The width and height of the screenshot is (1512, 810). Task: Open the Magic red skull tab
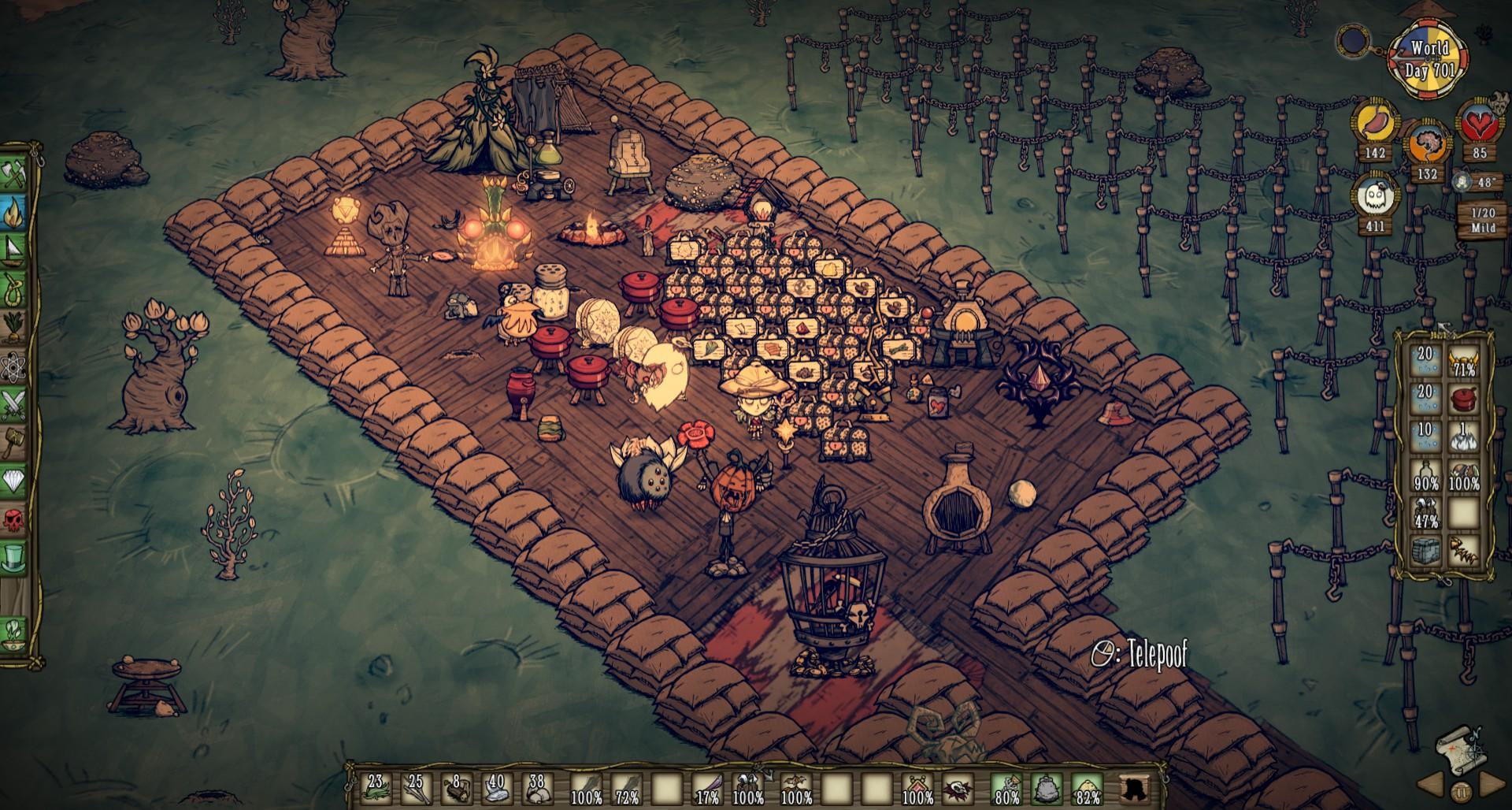(x=16, y=518)
